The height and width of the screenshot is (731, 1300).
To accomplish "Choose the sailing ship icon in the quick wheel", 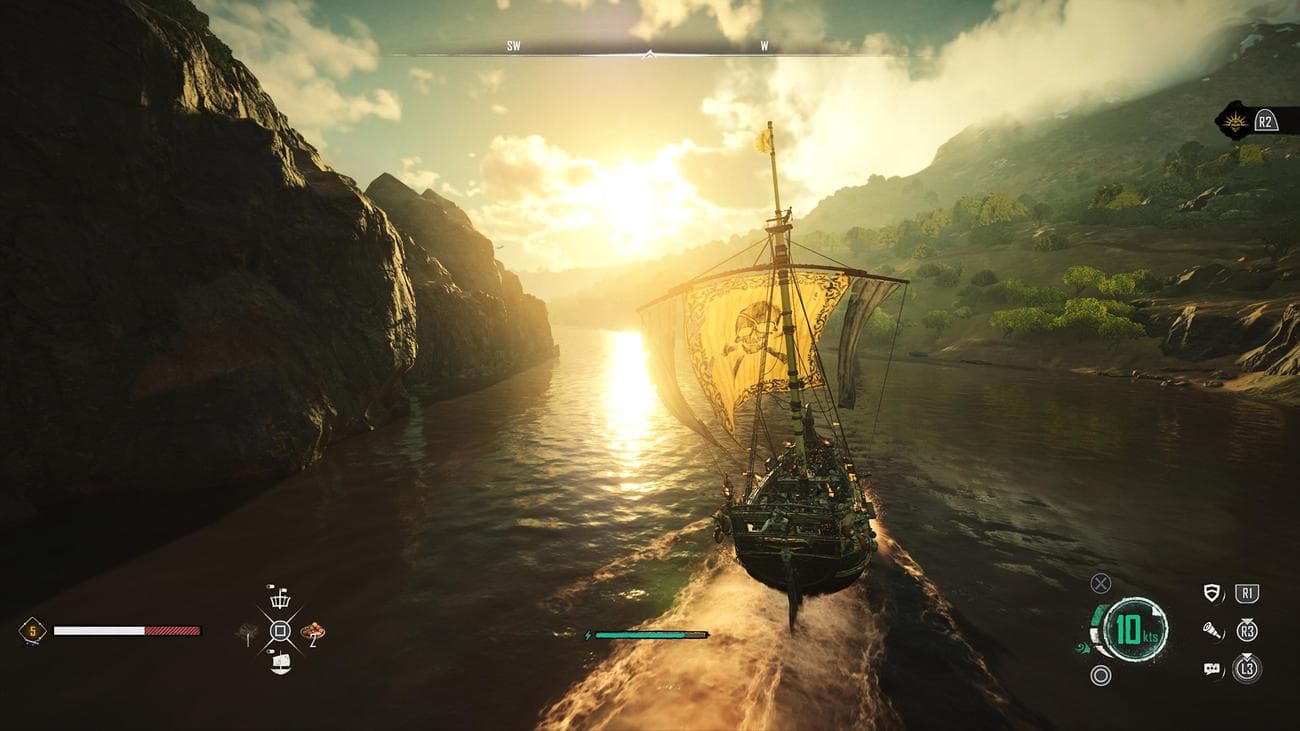I will [280, 662].
